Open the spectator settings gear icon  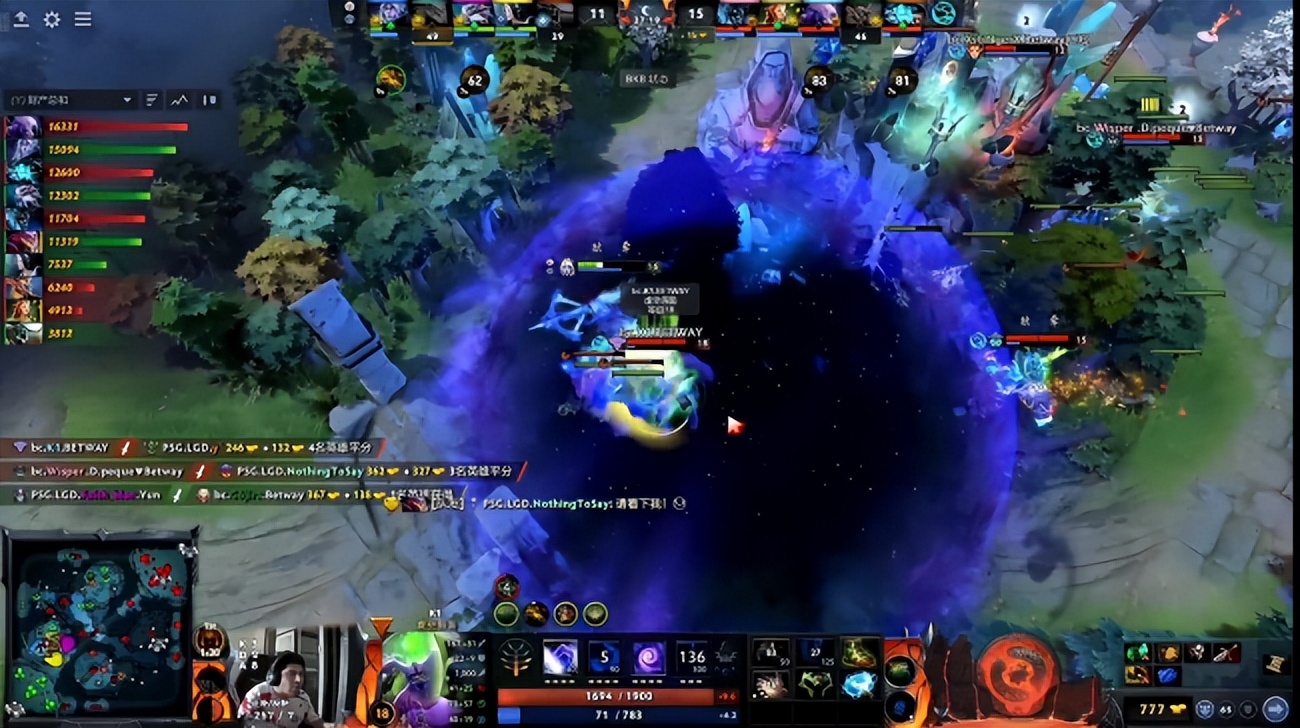click(51, 18)
